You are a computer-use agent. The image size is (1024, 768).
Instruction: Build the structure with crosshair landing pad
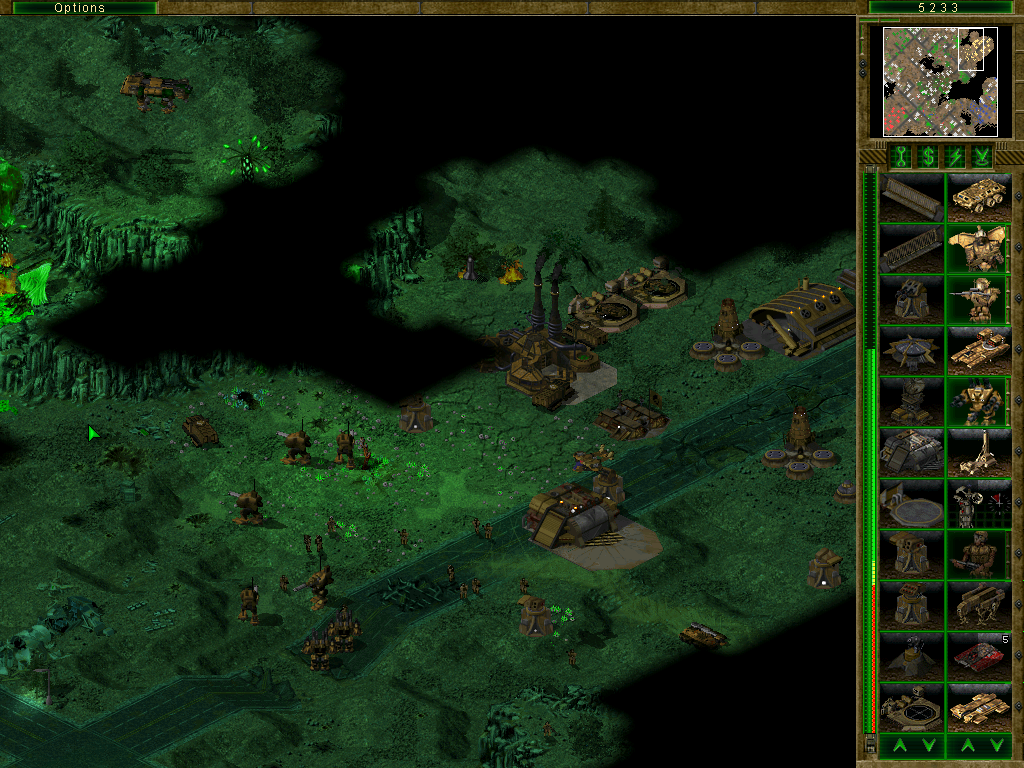[x=911, y=708]
